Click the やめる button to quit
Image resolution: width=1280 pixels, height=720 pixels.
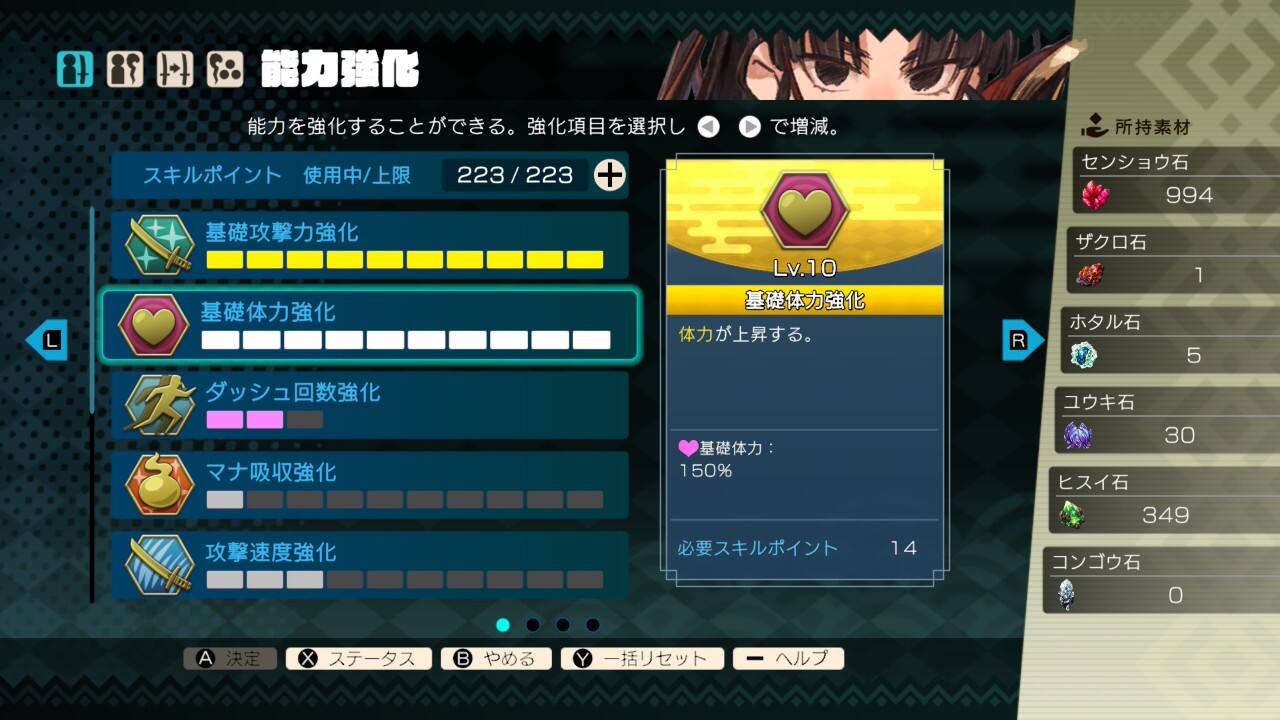point(495,658)
